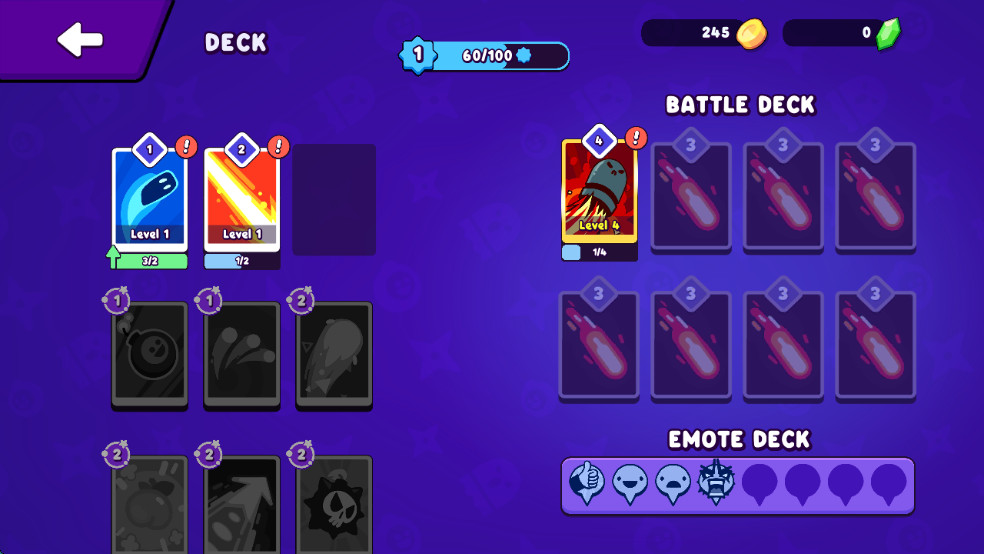Image resolution: width=984 pixels, height=554 pixels.
Task: Pick the locked spiked skull mine card
Action: [334, 505]
